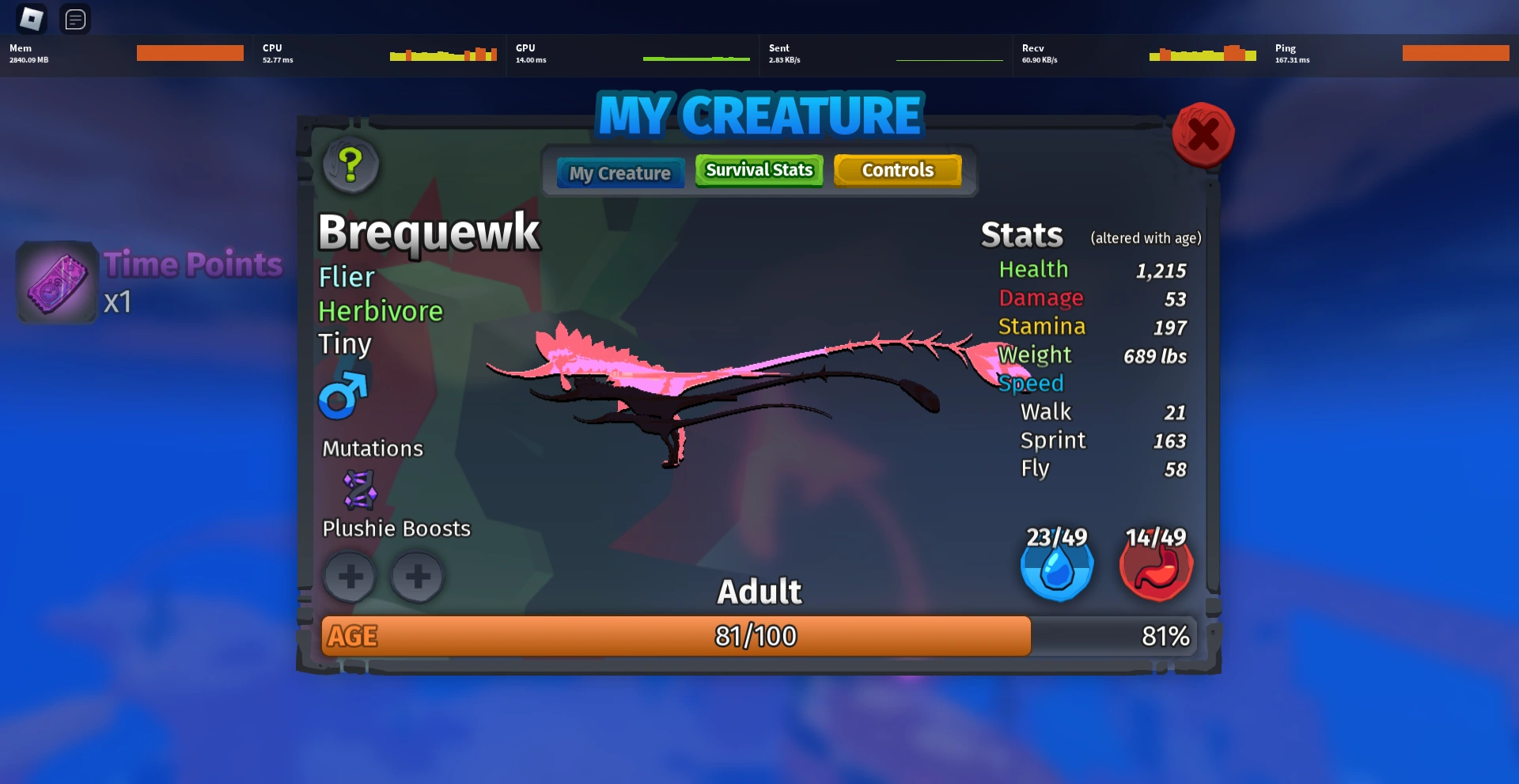This screenshot has height=784, width=1519.
Task: Click the Health stat value
Action: [x=1161, y=271]
